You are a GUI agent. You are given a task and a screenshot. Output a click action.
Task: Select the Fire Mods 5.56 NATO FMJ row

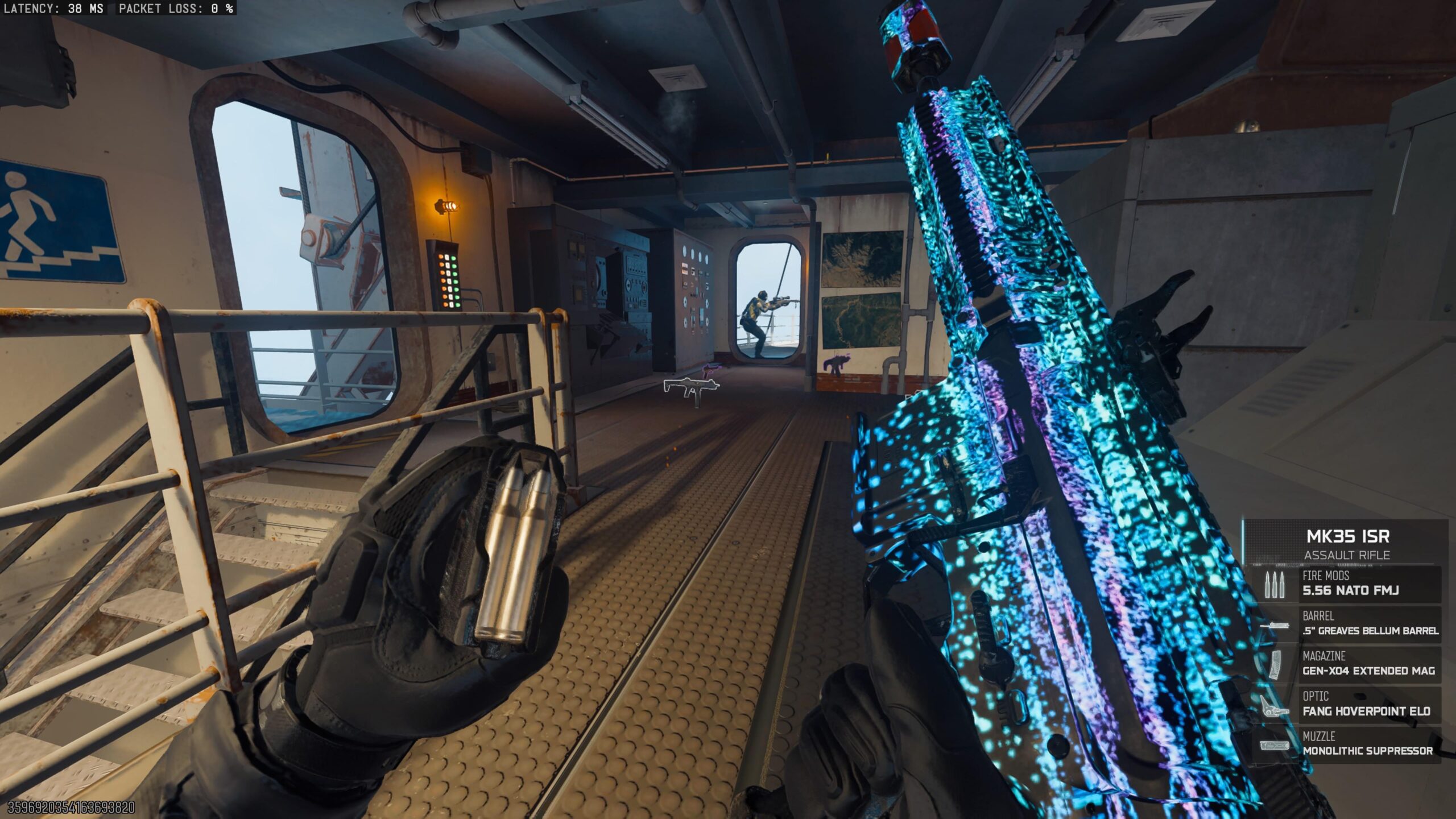point(1349,584)
